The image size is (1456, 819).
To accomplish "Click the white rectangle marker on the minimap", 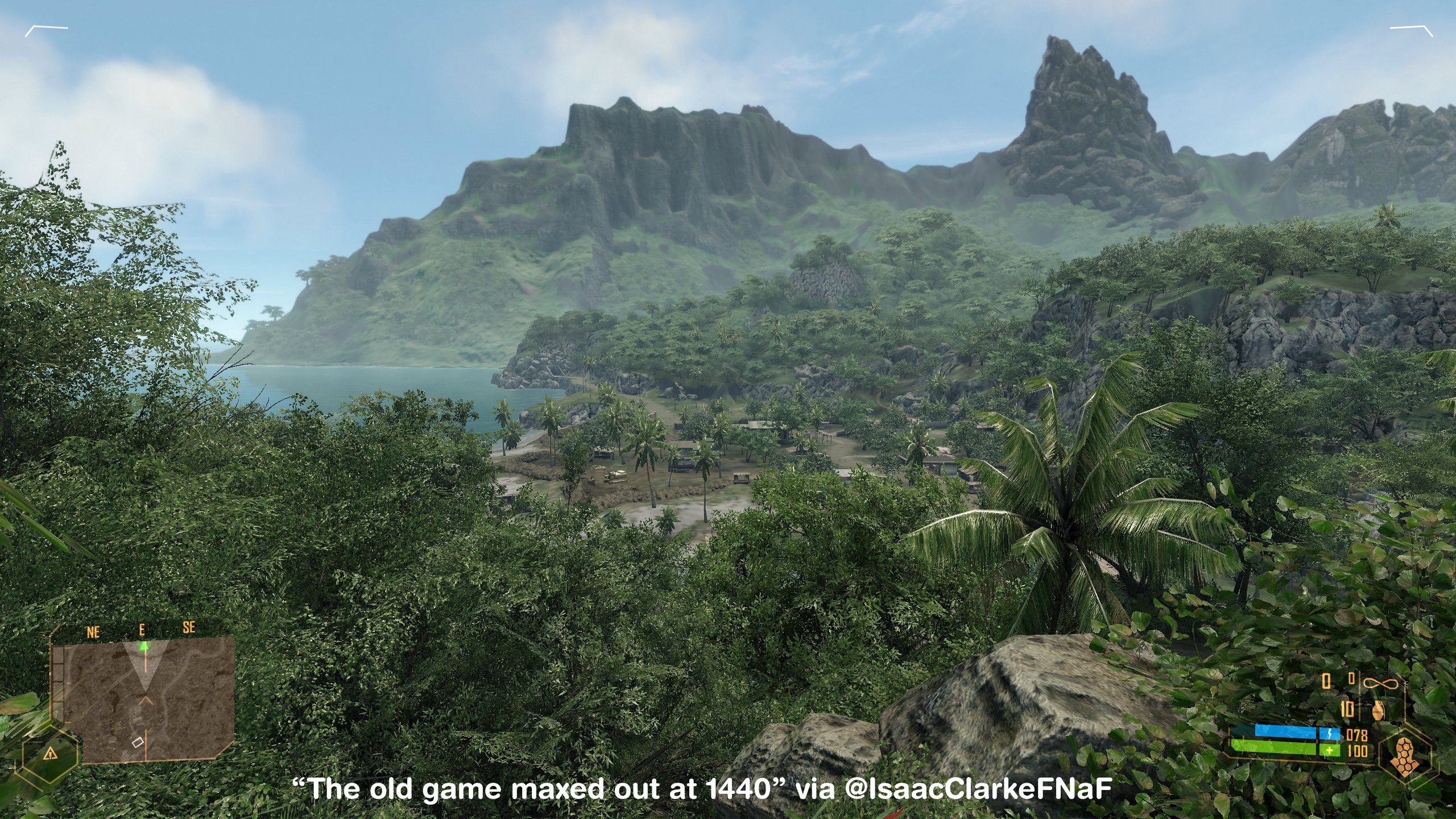I will pos(138,742).
